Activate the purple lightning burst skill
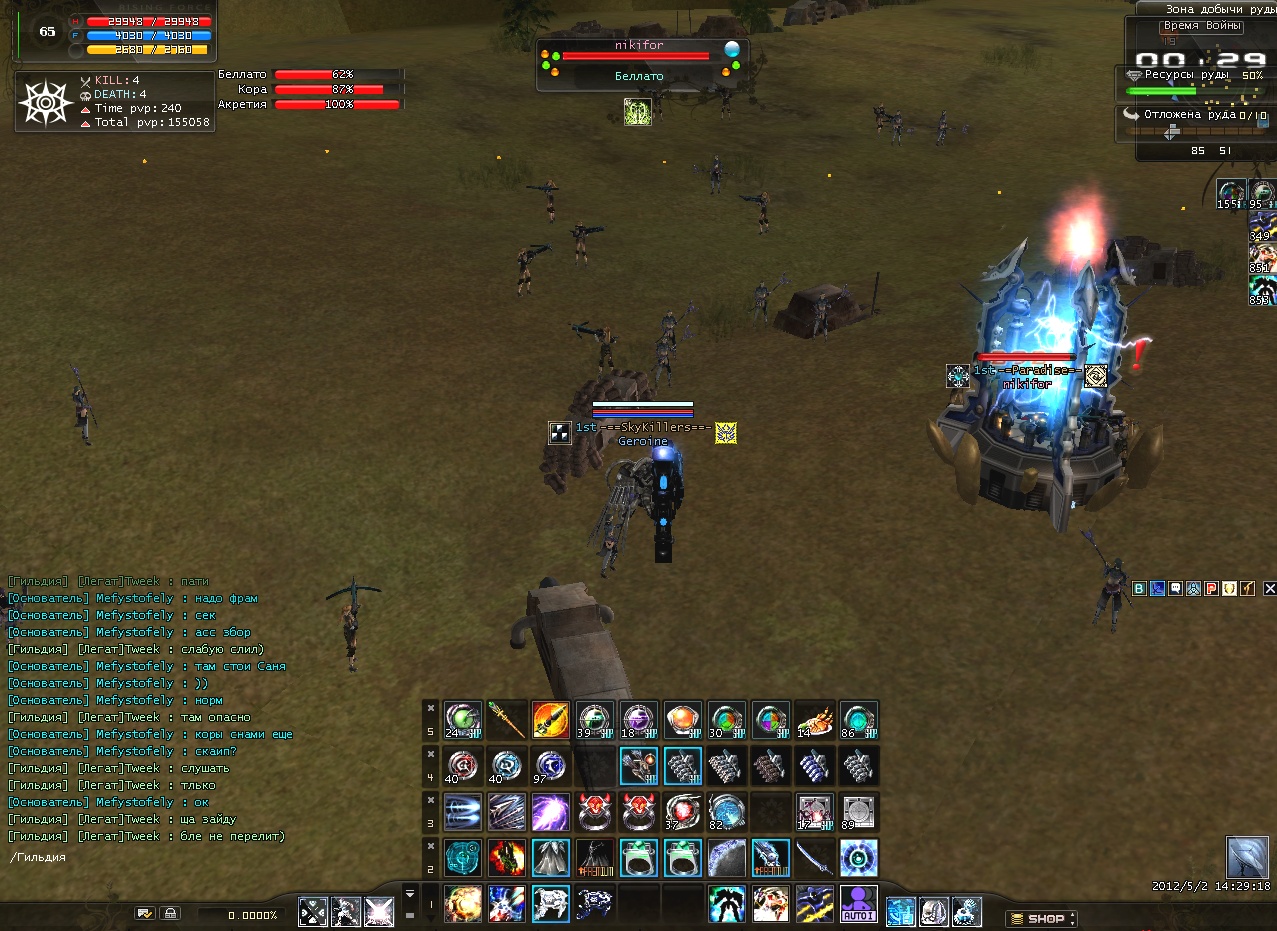The image size is (1277, 931). point(551,811)
